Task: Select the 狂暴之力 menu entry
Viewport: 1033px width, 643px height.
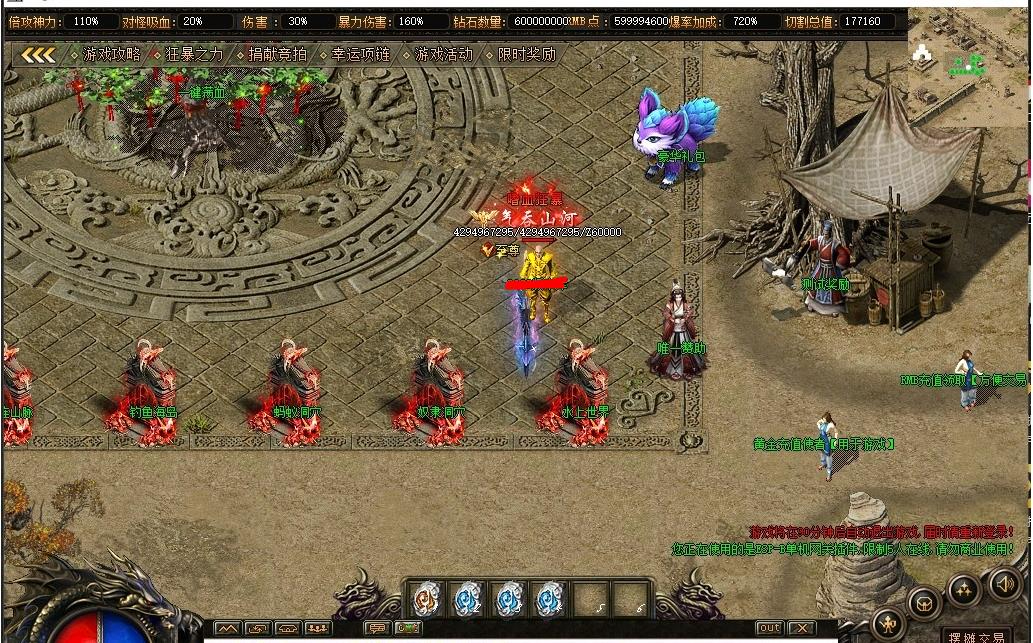Action: (194, 55)
